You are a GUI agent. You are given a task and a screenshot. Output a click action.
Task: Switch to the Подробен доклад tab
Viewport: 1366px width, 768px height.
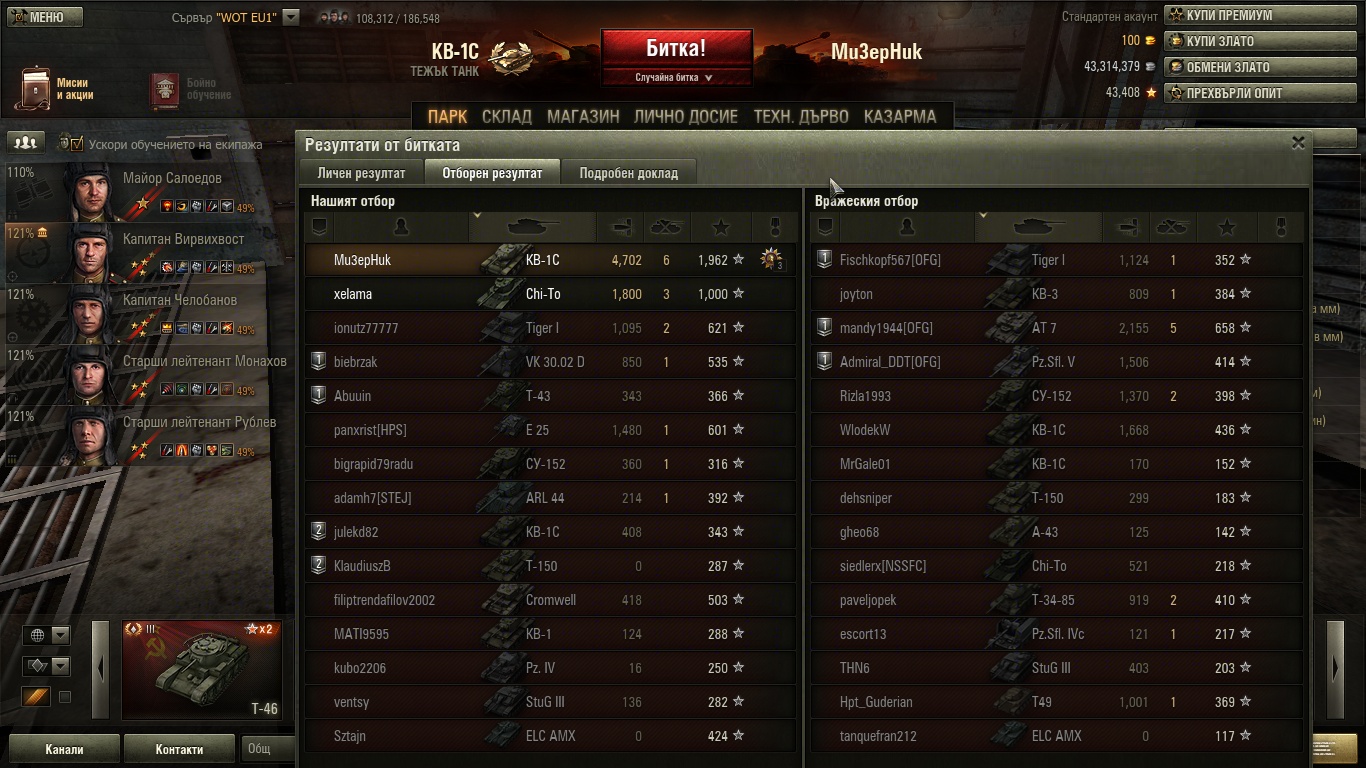pos(628,173)
